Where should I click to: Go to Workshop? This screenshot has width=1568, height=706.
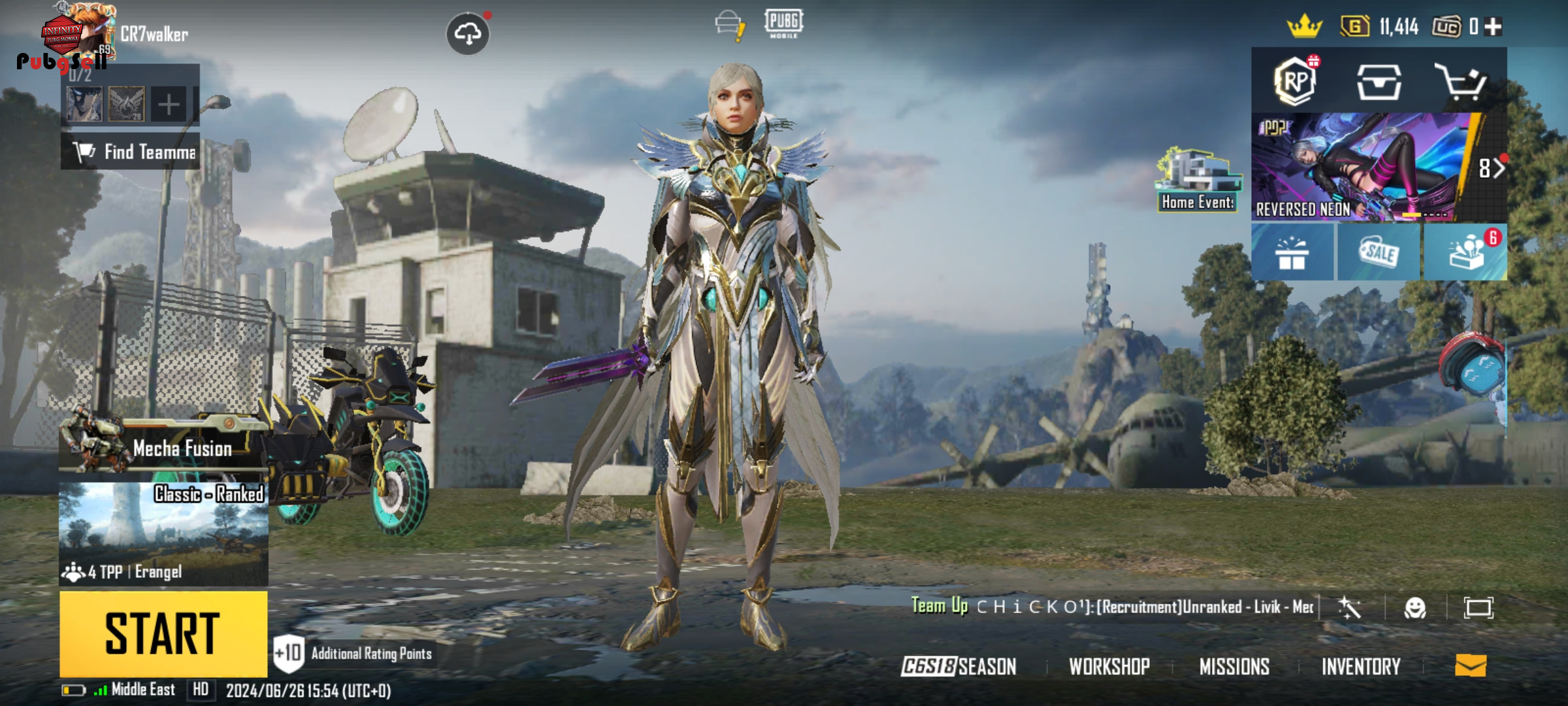pyautogui.click(x=1109, y=666)
